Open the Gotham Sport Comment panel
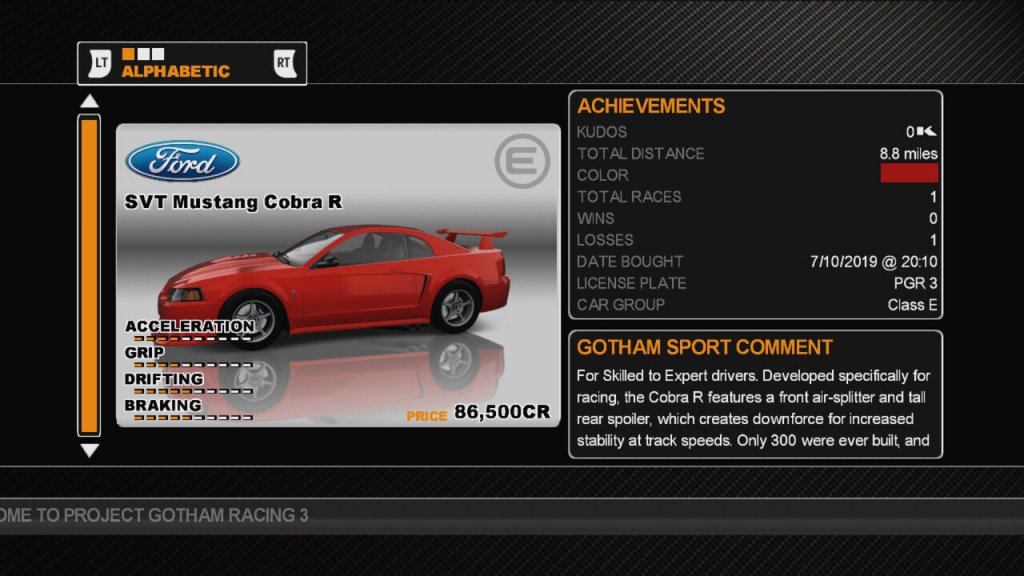 tap(755, 394)
